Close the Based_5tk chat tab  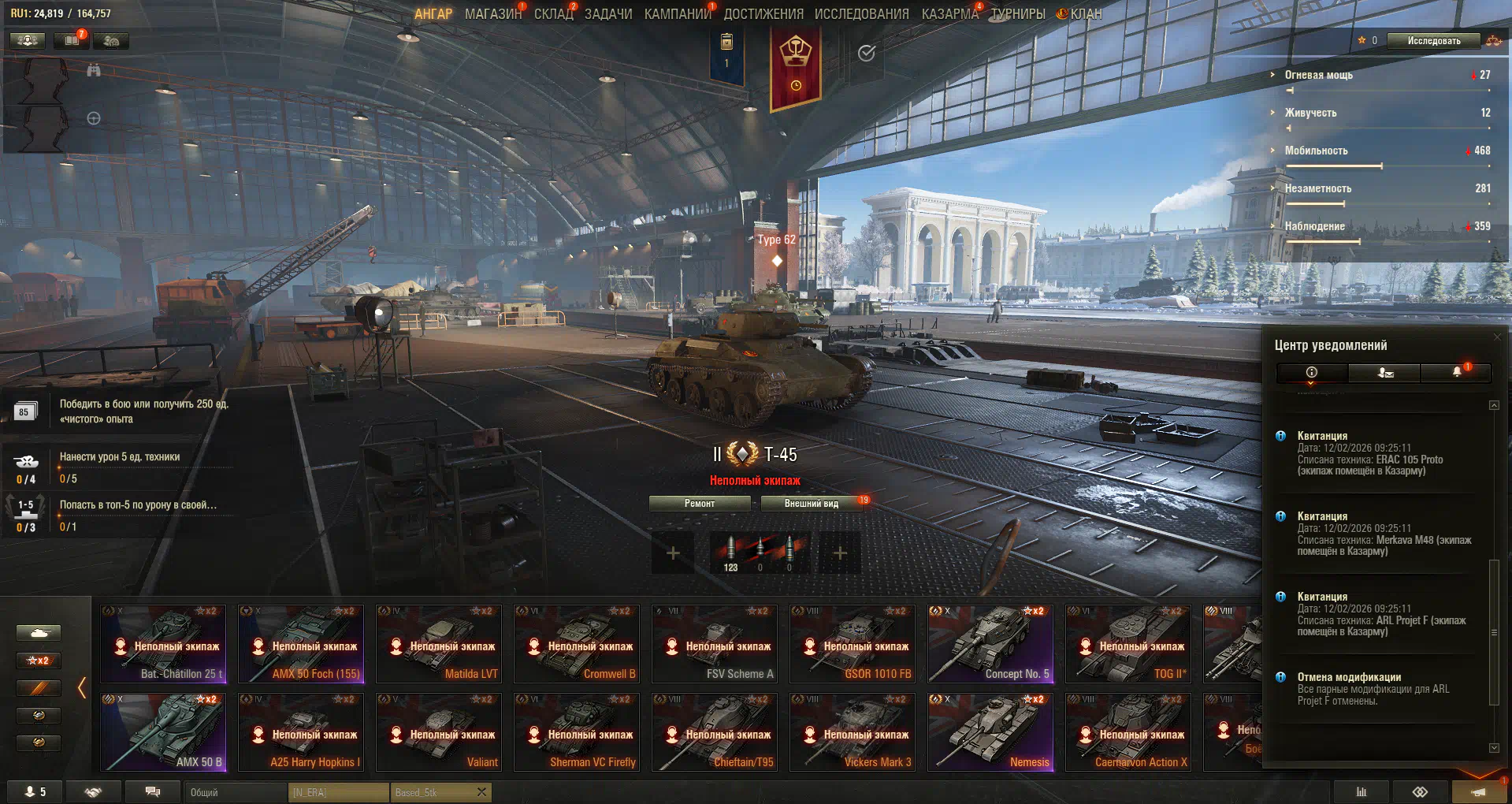481,792
